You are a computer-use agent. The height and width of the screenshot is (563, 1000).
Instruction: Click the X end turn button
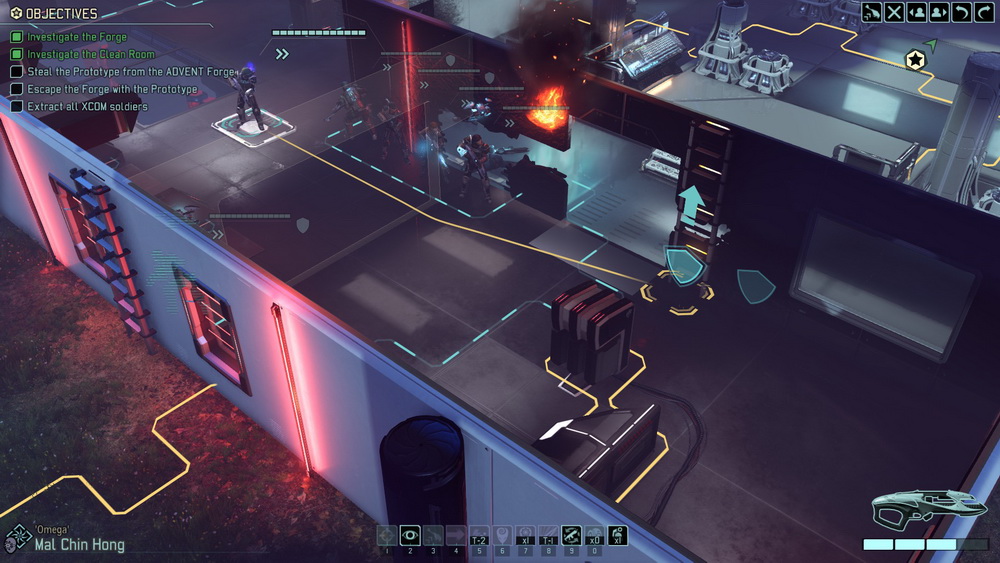point(894,12)
